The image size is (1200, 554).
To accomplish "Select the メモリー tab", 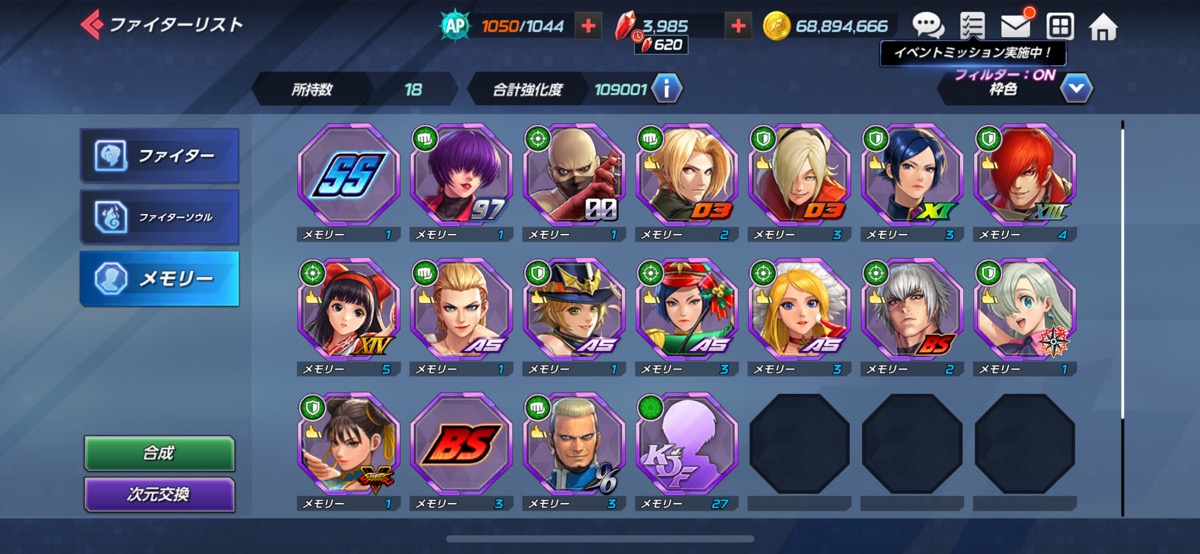I will pos(160,278).
